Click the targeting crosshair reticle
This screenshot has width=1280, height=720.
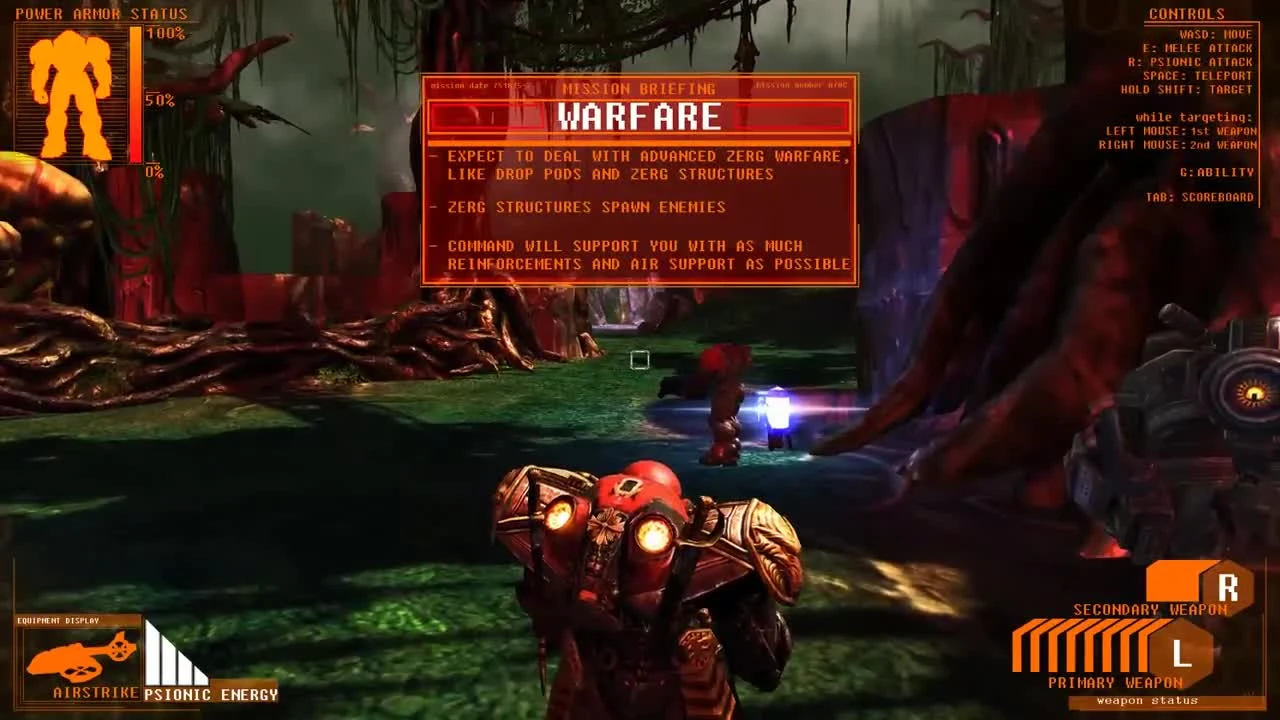pyautogui.click(x=640, y=360)
